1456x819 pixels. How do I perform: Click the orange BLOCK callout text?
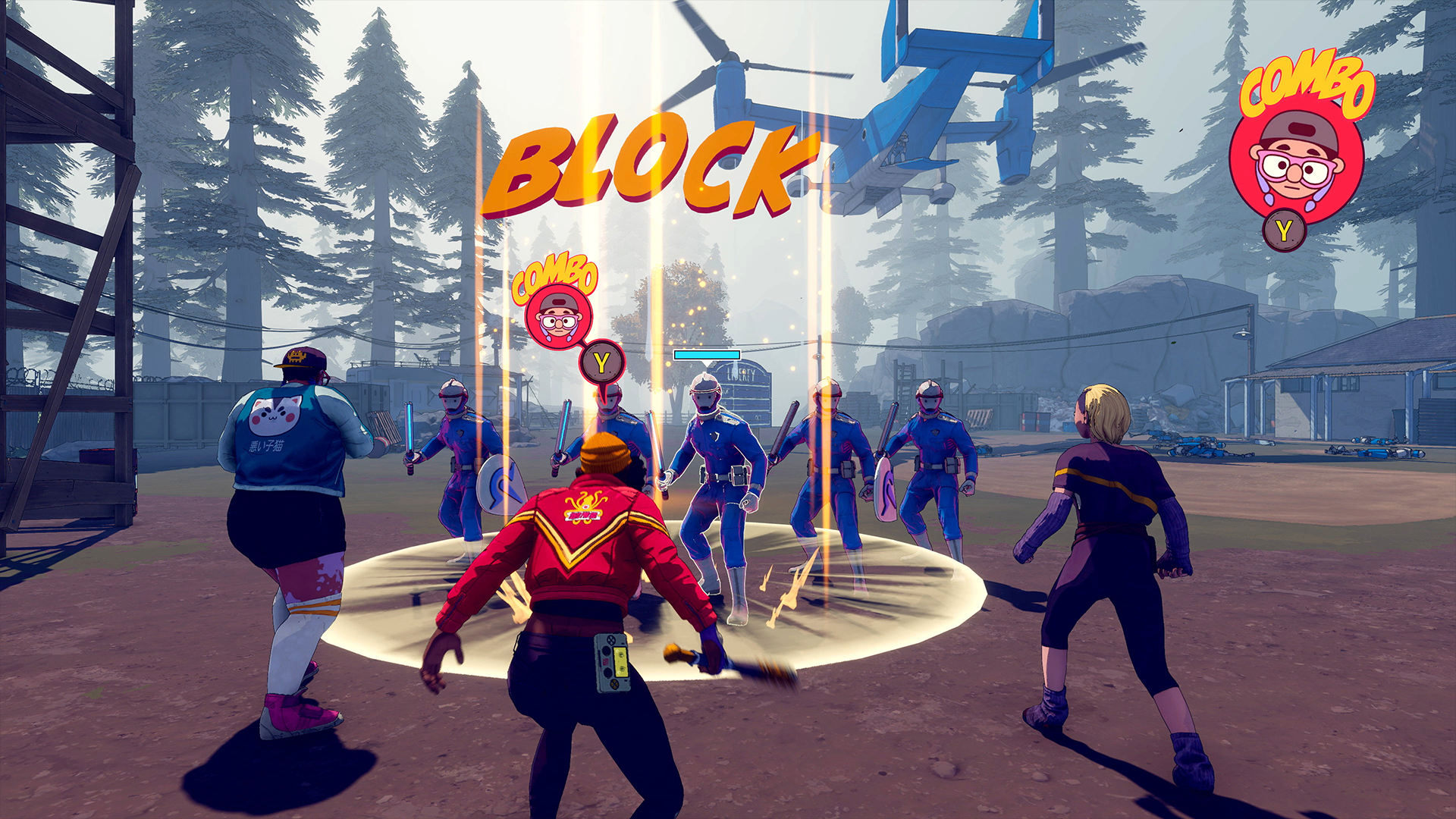tap(654, 165)
